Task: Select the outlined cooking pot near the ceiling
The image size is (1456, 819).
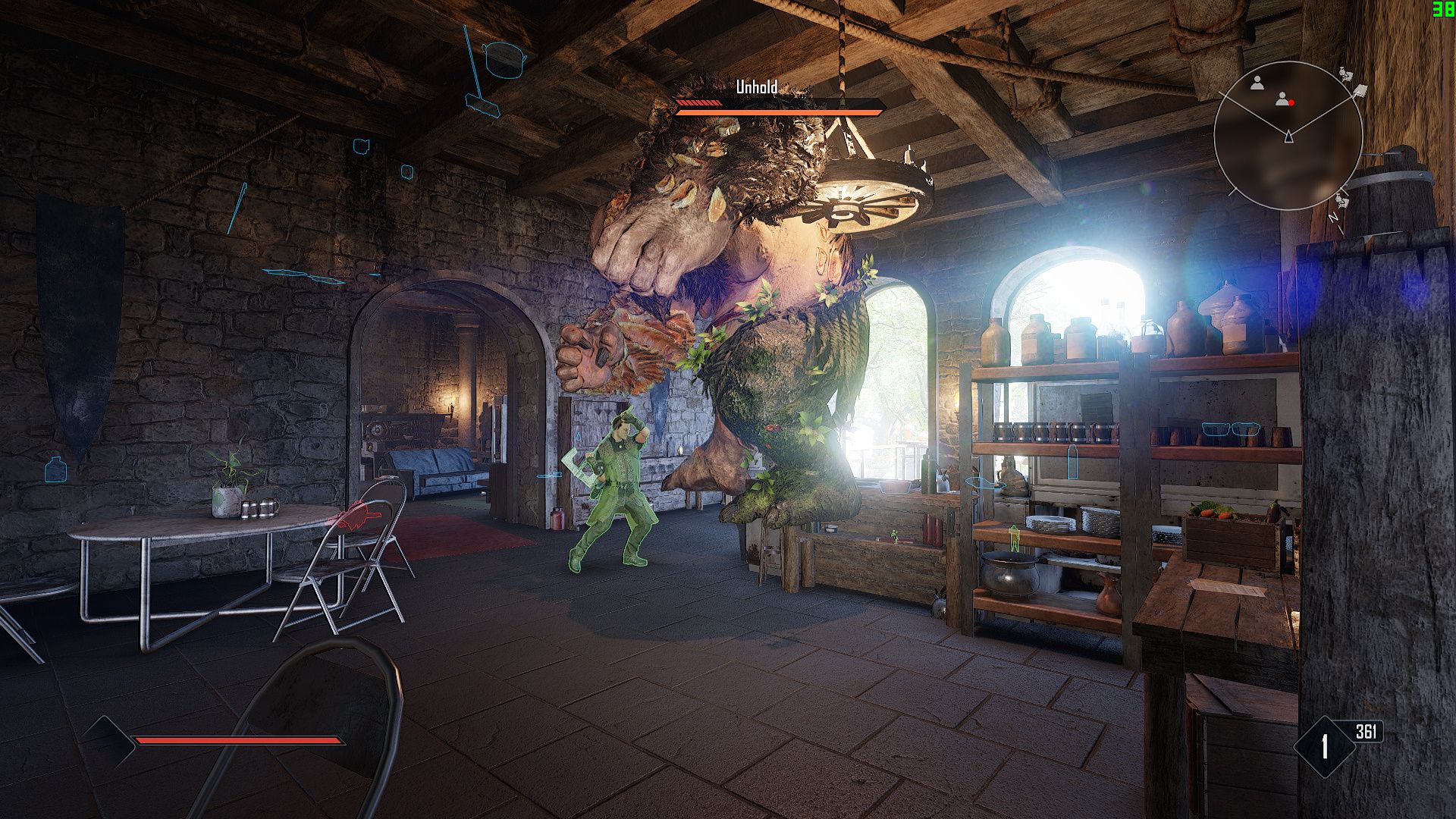Action: point(504,61)
